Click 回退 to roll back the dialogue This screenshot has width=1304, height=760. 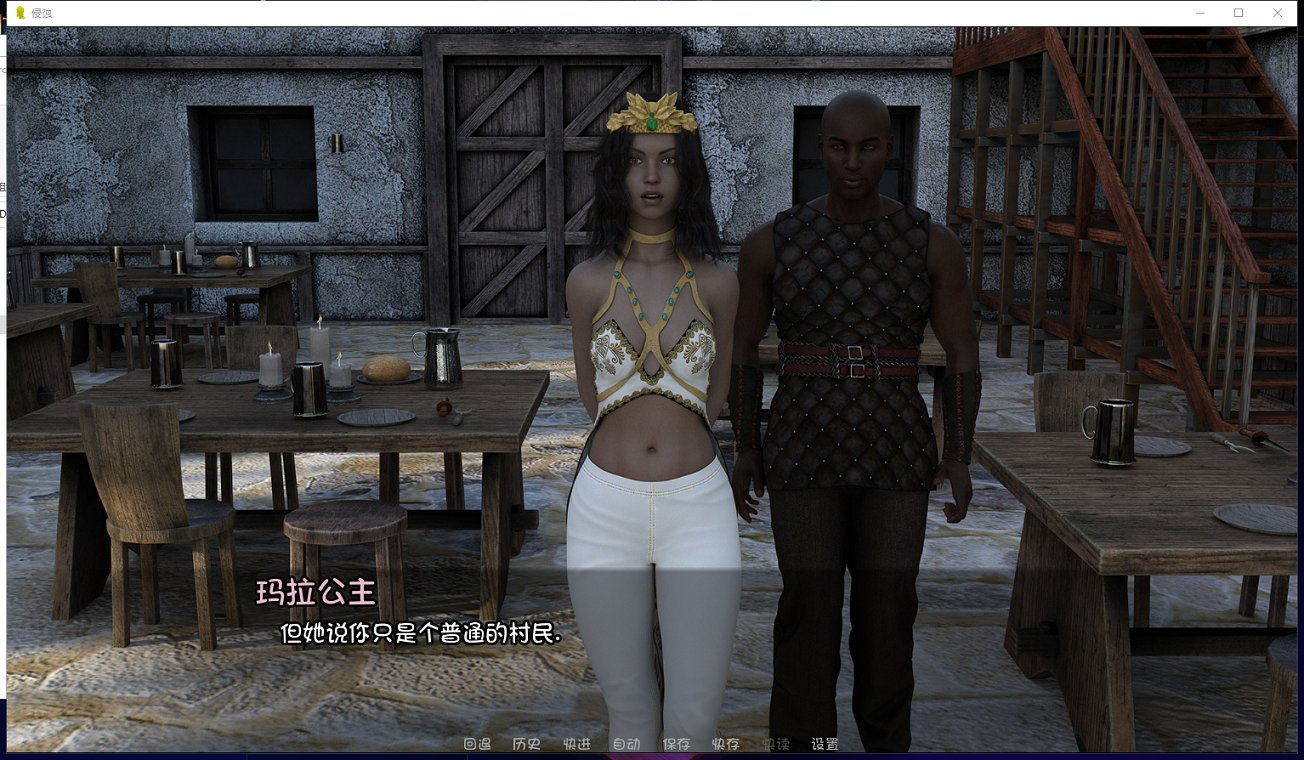(478, 744)
